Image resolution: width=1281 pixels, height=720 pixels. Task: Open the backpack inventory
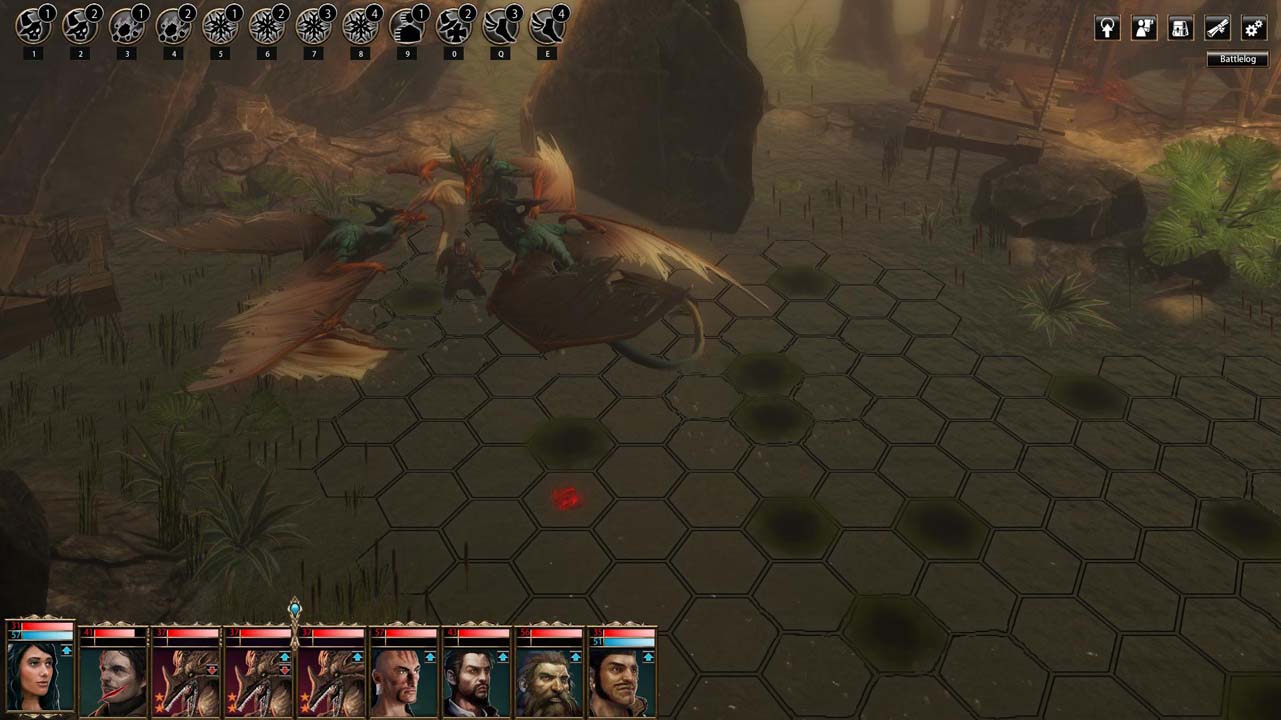coord(1180,28)
